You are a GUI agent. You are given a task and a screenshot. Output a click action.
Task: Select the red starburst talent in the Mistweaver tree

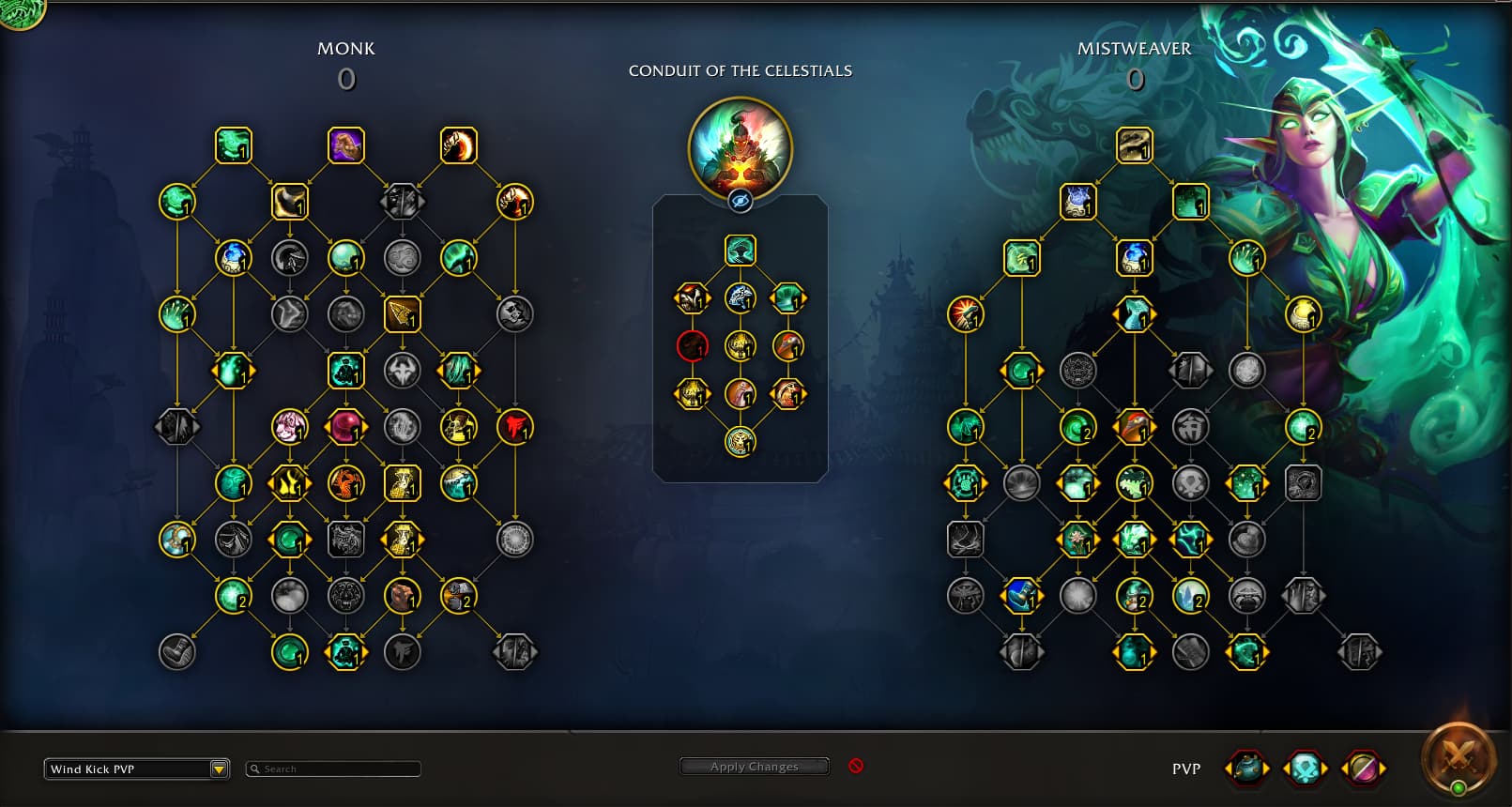click(x=966, y=314)
